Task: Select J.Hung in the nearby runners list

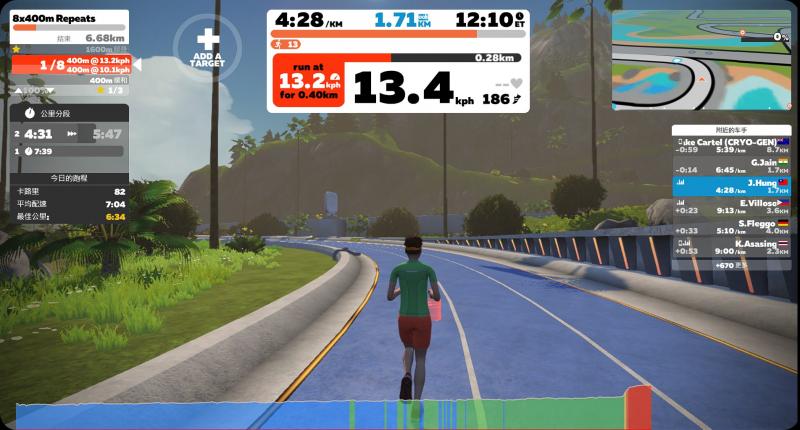Action: [734, 184]
